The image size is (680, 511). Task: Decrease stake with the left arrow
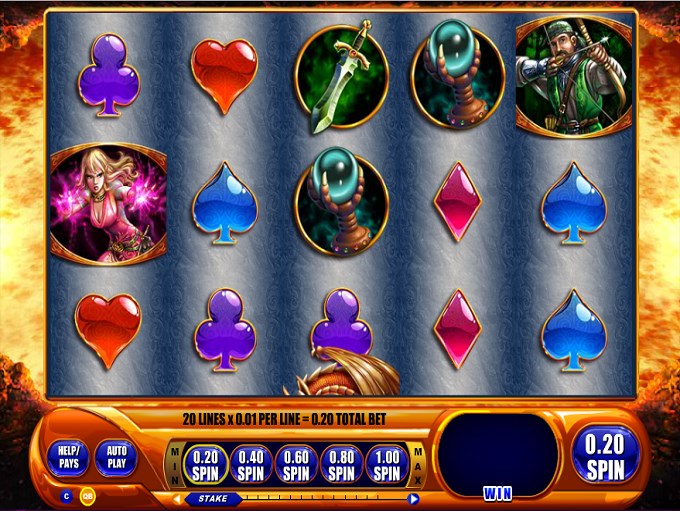tap(178, 498)
